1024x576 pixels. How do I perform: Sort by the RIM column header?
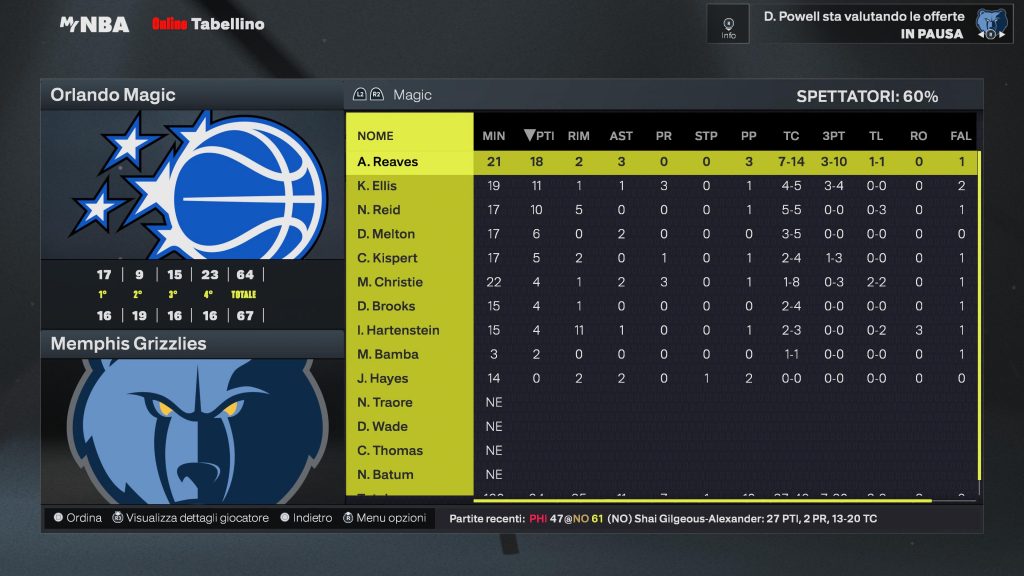point(578,136)
